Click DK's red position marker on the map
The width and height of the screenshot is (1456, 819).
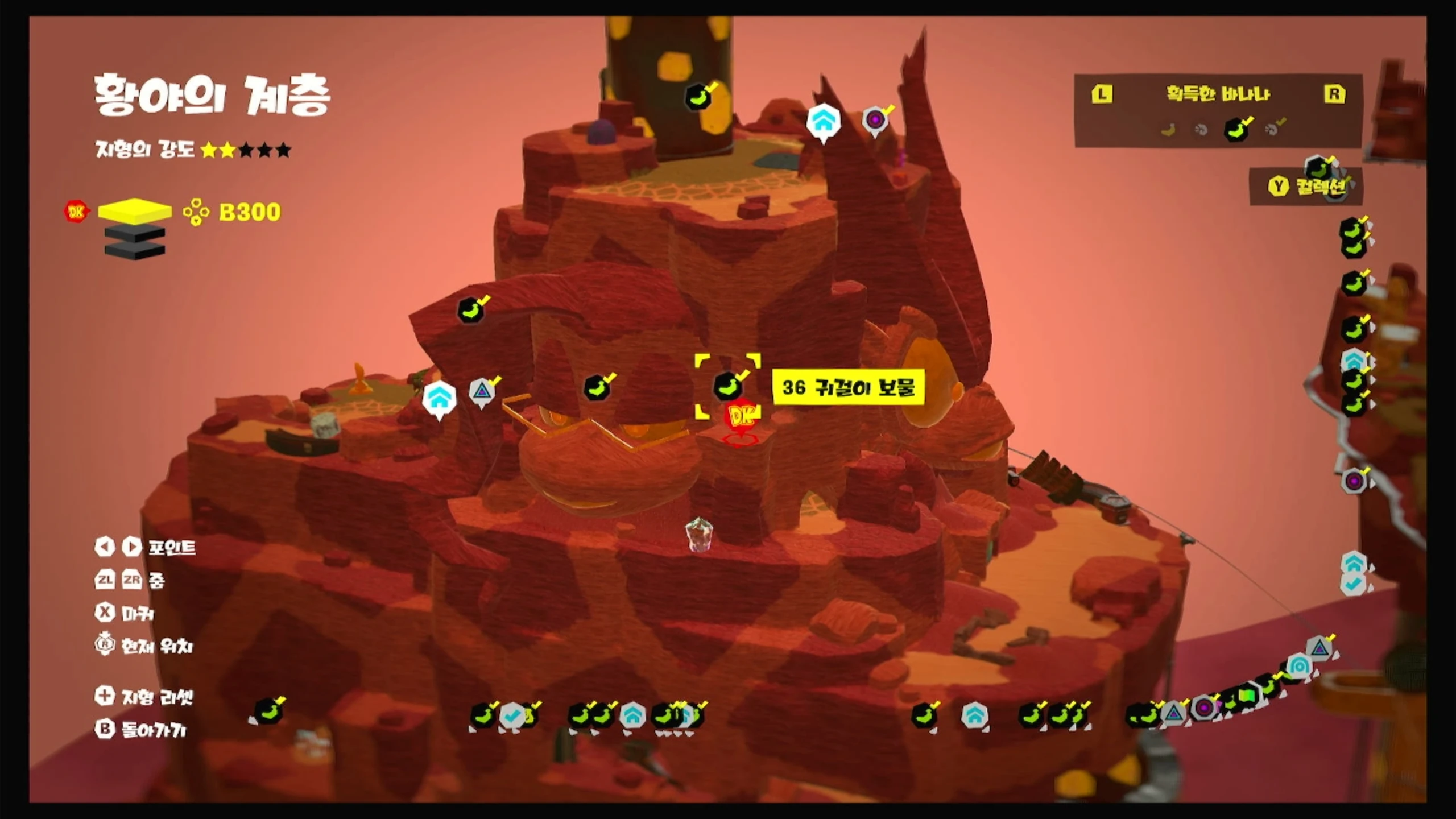point(741,419)
